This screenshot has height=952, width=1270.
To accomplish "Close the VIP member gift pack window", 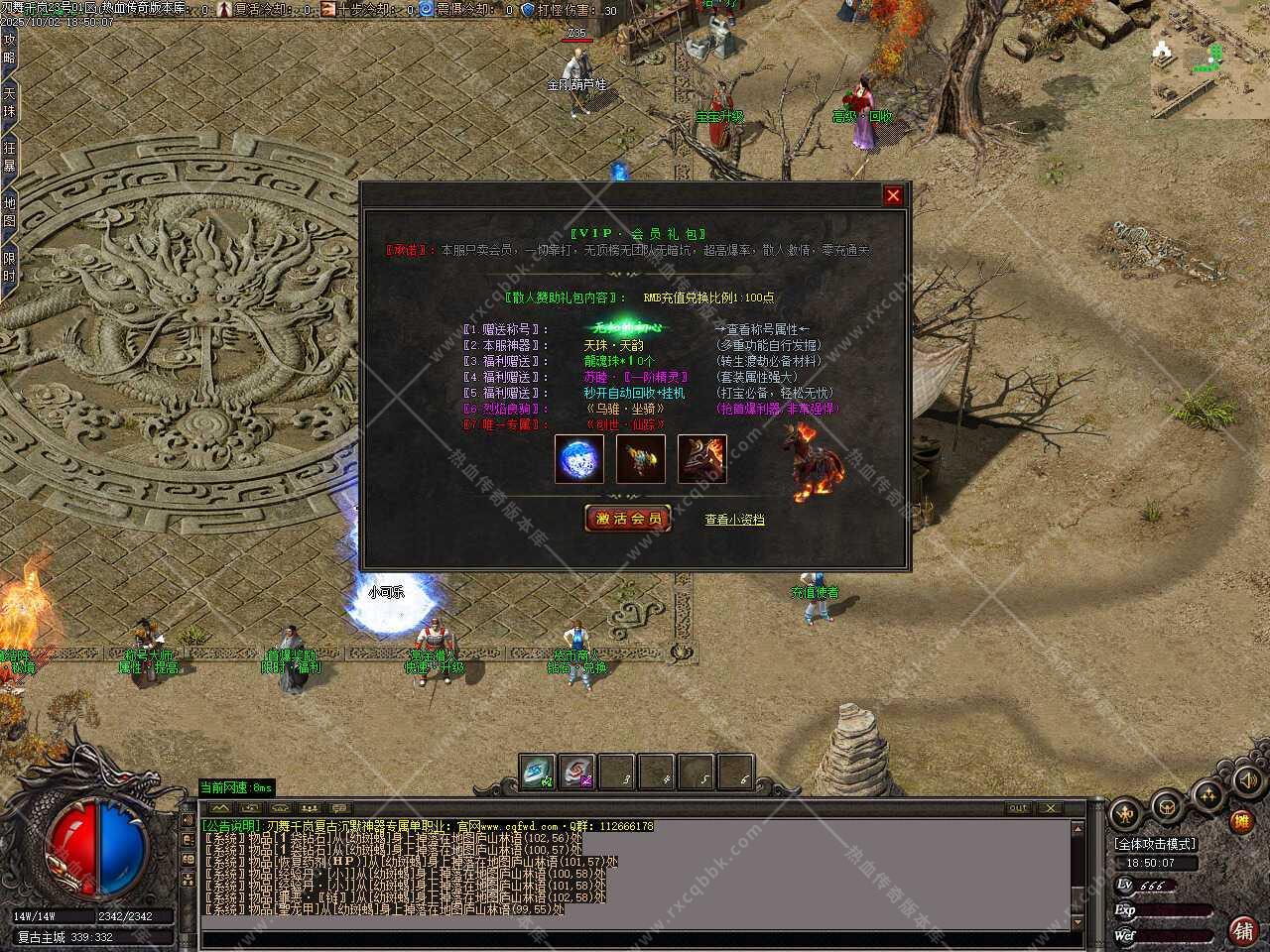I will coord(893,195).
